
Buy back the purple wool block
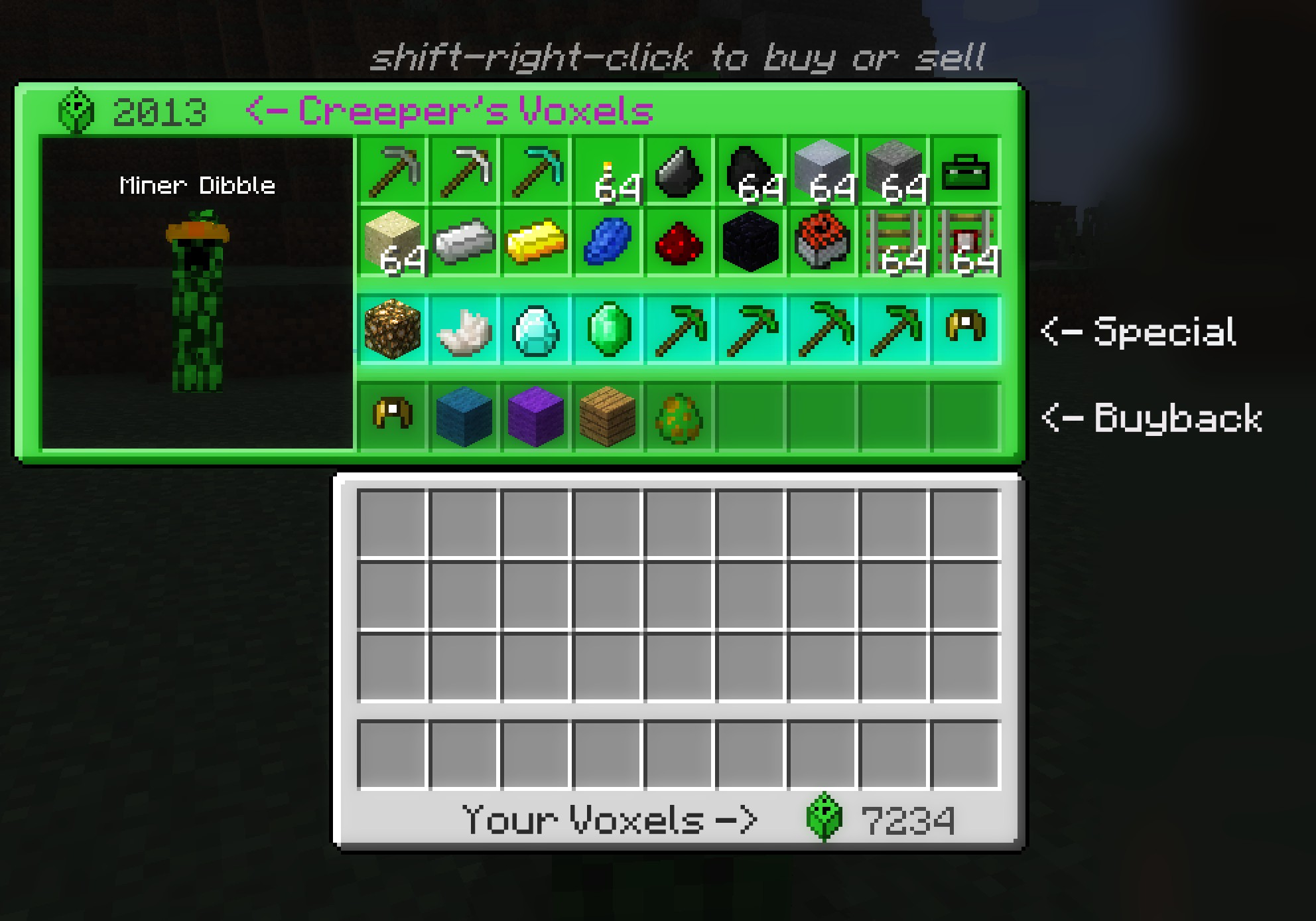coord(535,416)
